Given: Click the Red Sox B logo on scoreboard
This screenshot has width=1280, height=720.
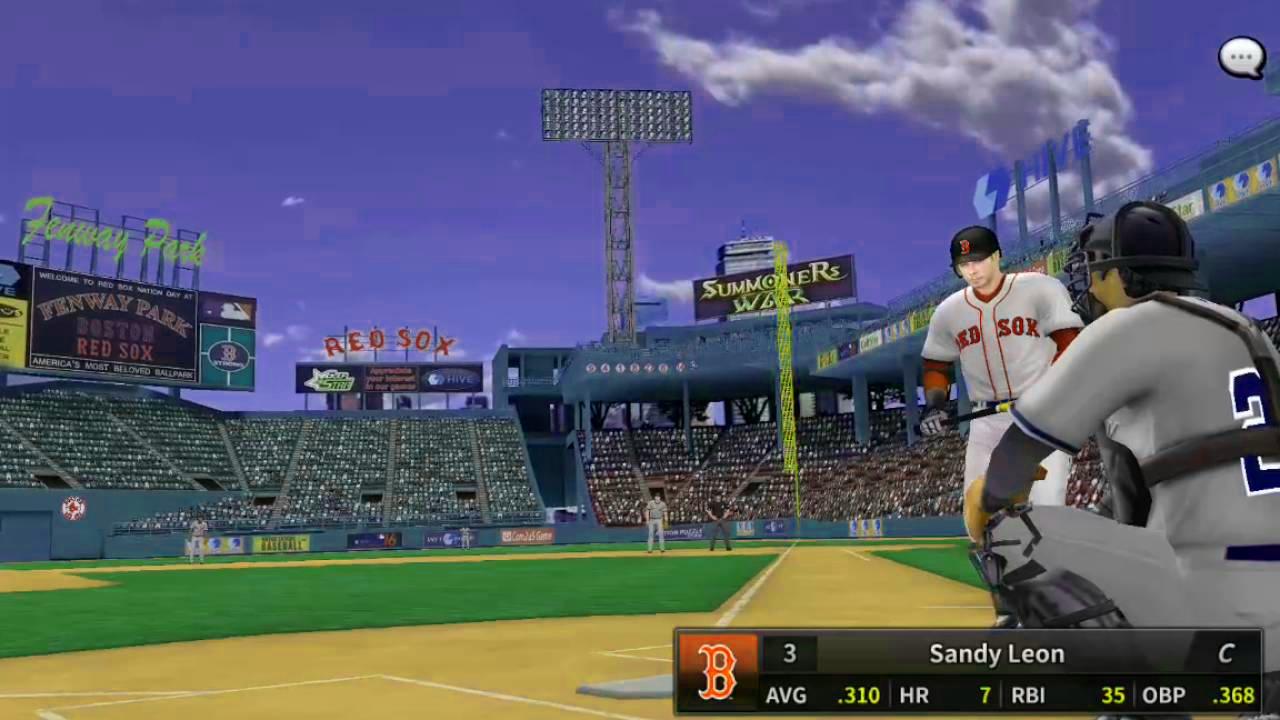Looking at the screenshot, I should click(716, 670).
